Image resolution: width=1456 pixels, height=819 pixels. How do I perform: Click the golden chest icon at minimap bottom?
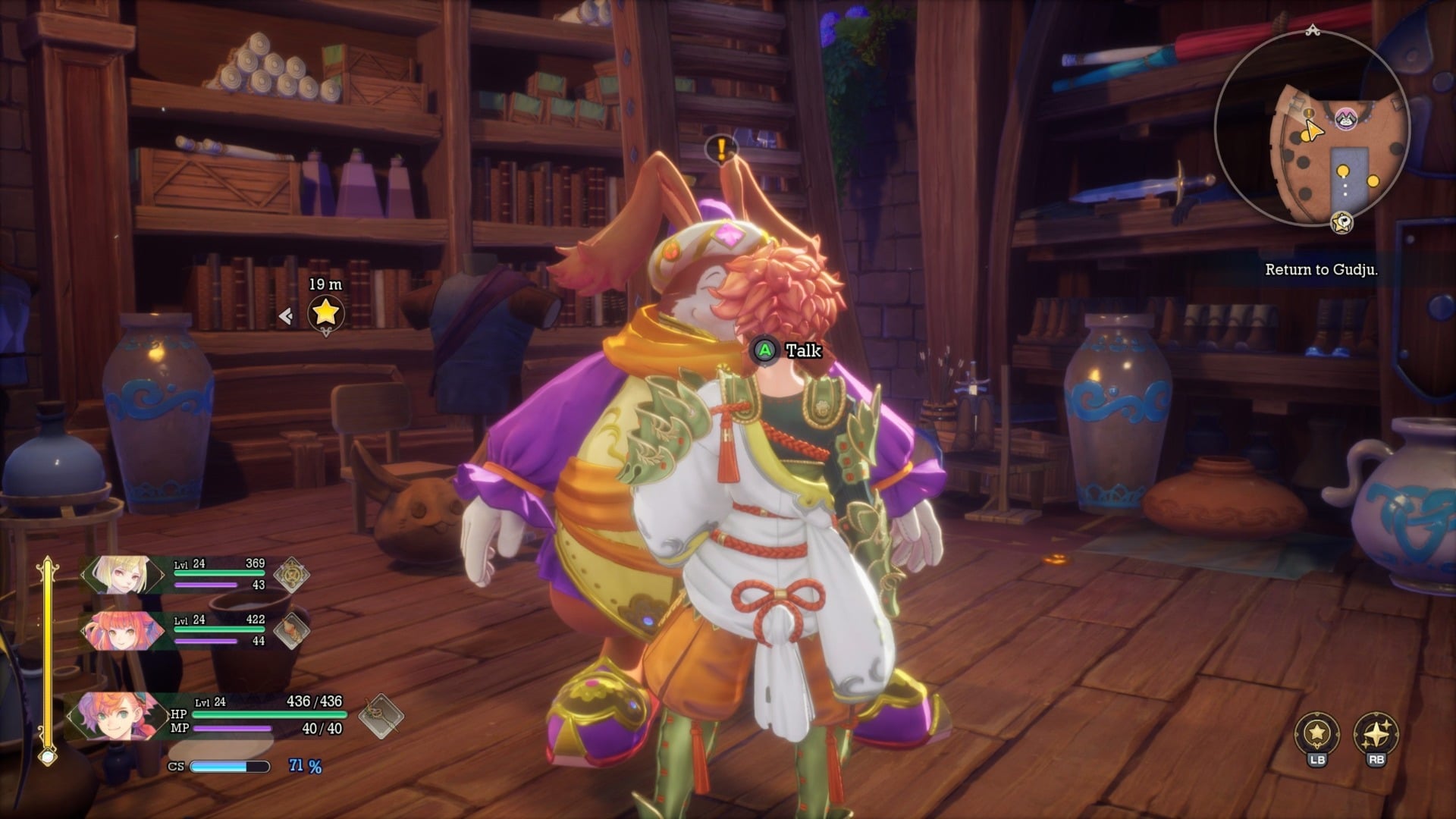coord(1342,222)
